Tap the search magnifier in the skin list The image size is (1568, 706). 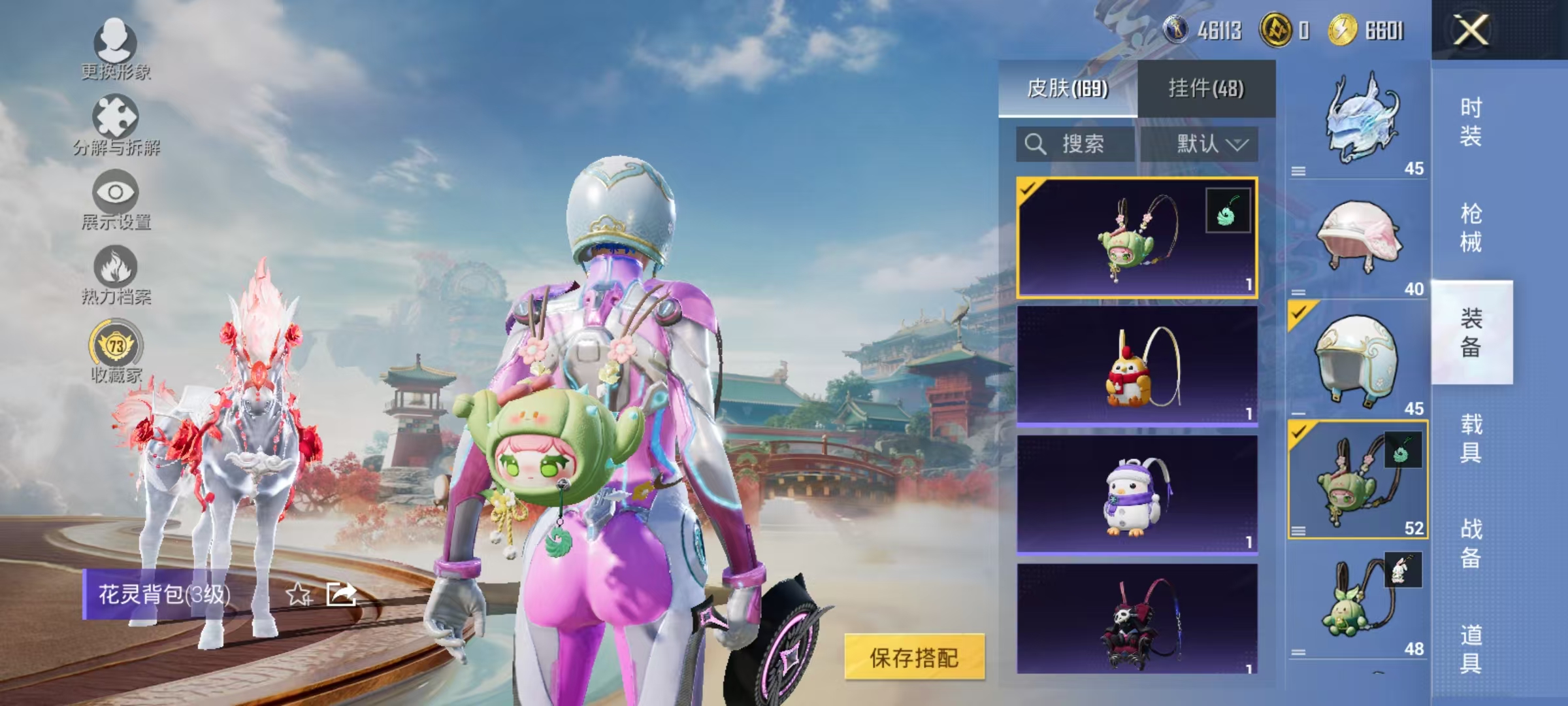[1036, 145]
